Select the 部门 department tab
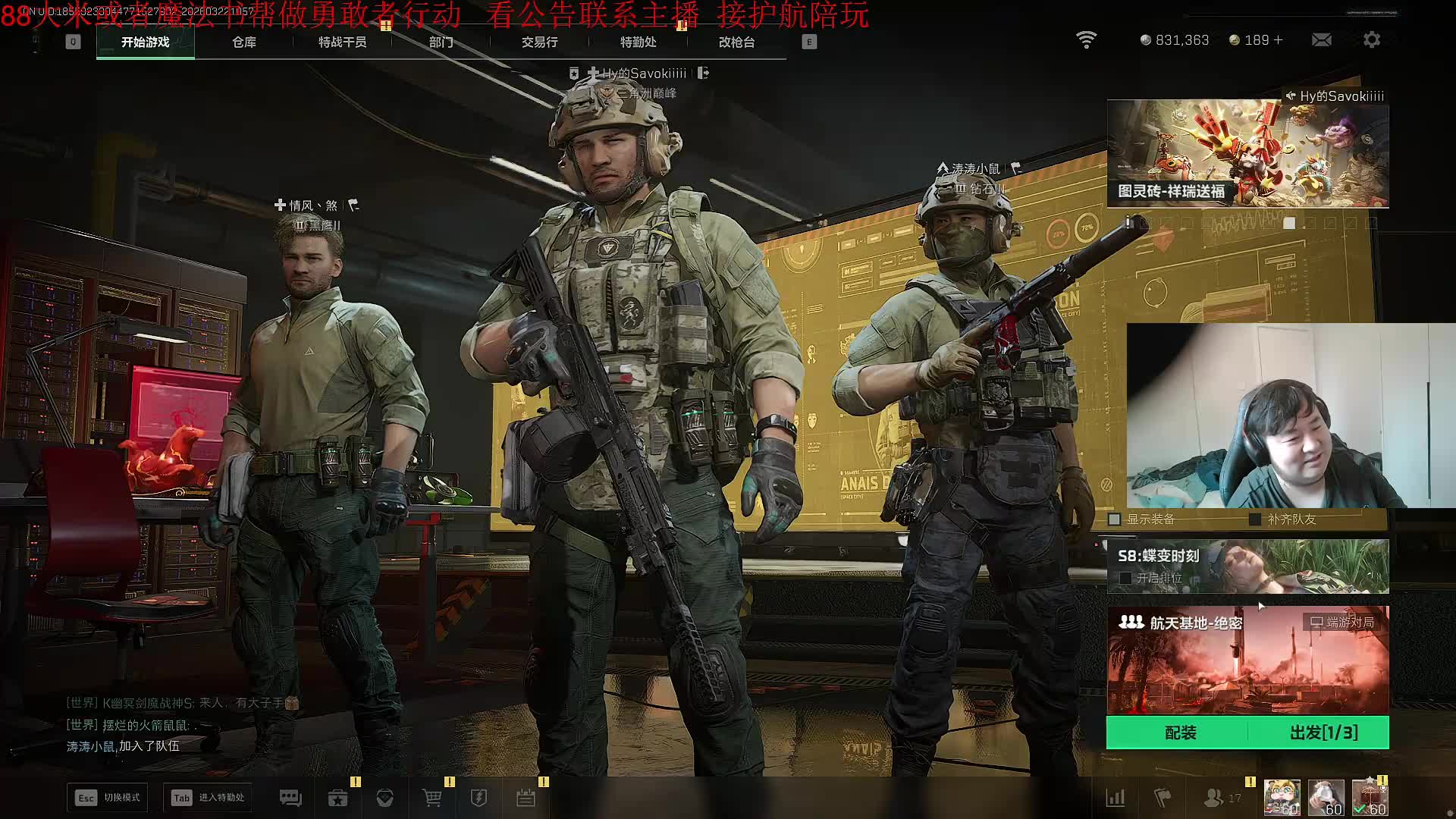This screenshot has height=819, width=1456. pyautogui.click(x=441, y=42)
